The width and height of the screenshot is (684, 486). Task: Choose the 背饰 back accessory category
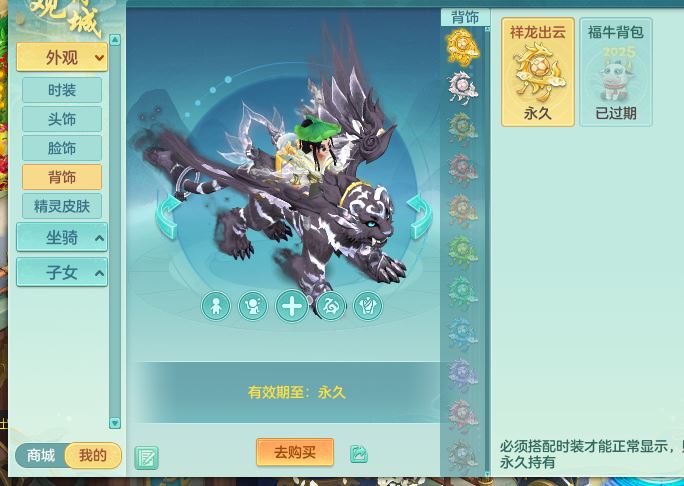(x=62, y=177)
